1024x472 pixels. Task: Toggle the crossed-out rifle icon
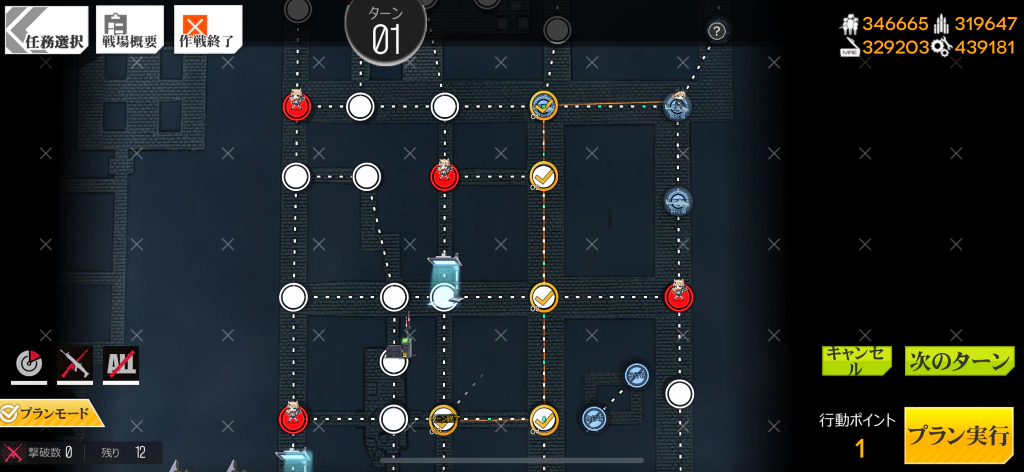[x=75, y=366]
